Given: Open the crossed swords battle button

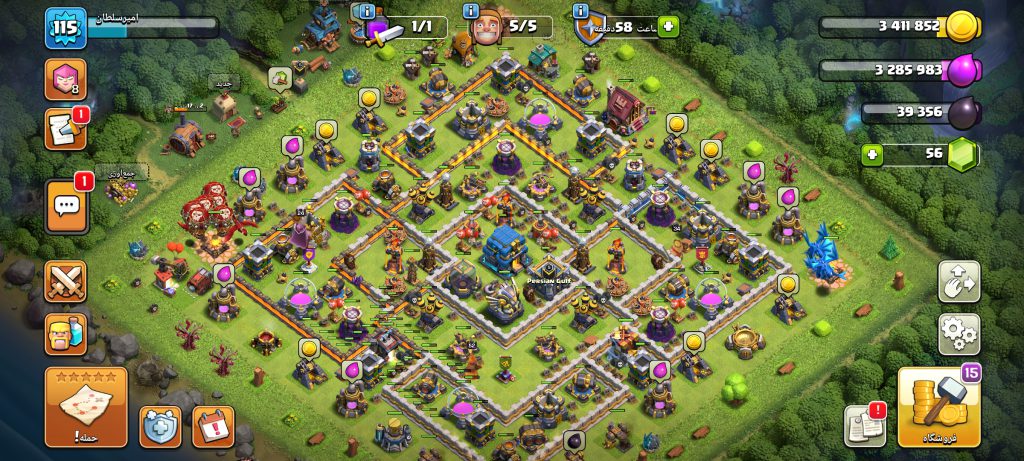Looking at the screenshot, I should (x=65, y=281).
